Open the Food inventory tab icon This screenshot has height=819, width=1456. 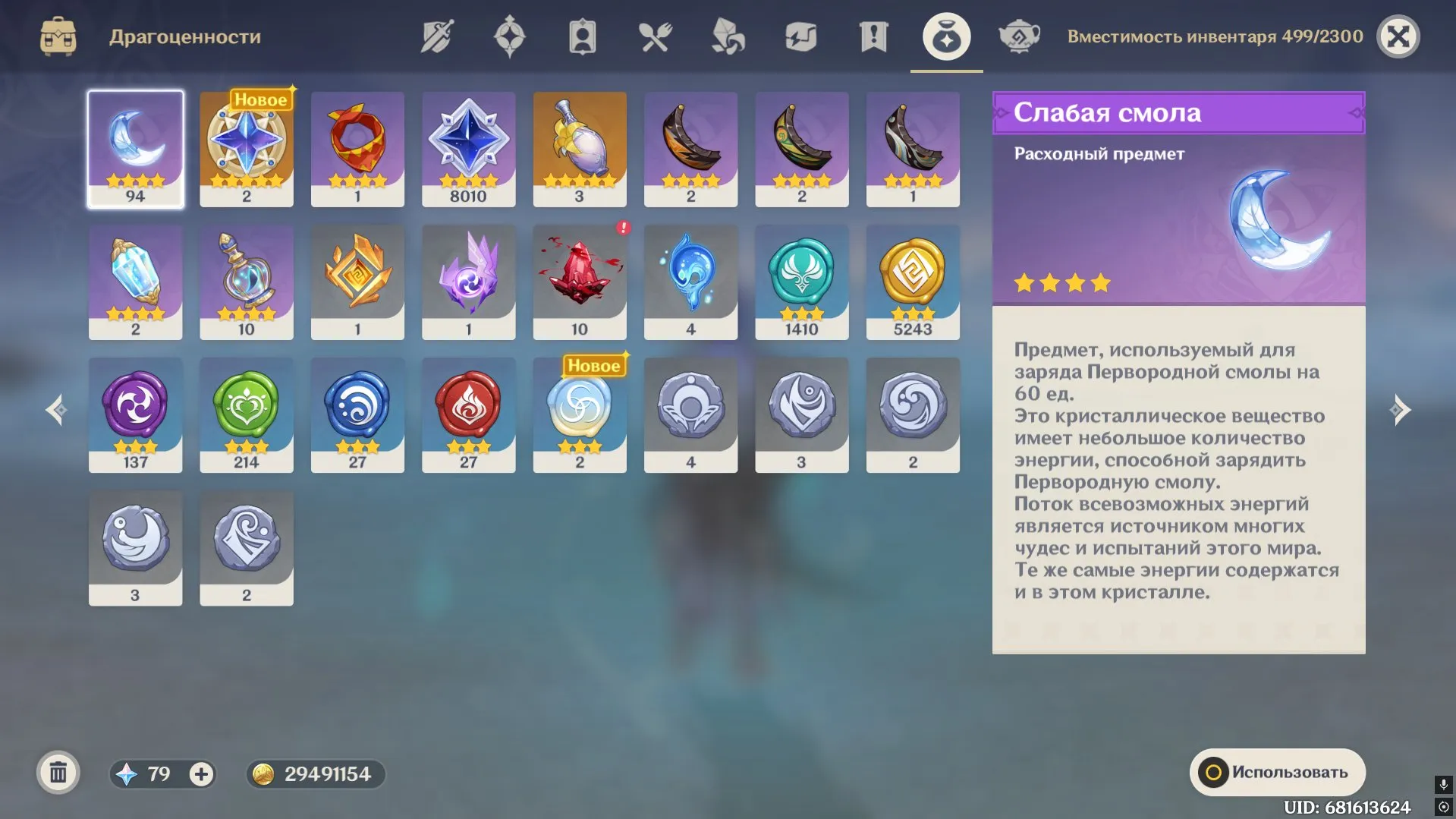tap(653, 35)
